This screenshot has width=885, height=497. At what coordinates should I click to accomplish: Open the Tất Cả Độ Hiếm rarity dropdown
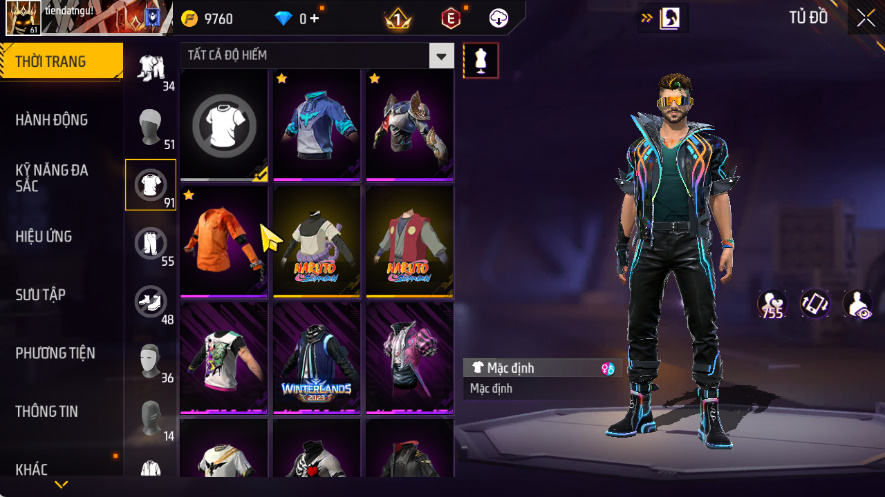tap(441, 55)
